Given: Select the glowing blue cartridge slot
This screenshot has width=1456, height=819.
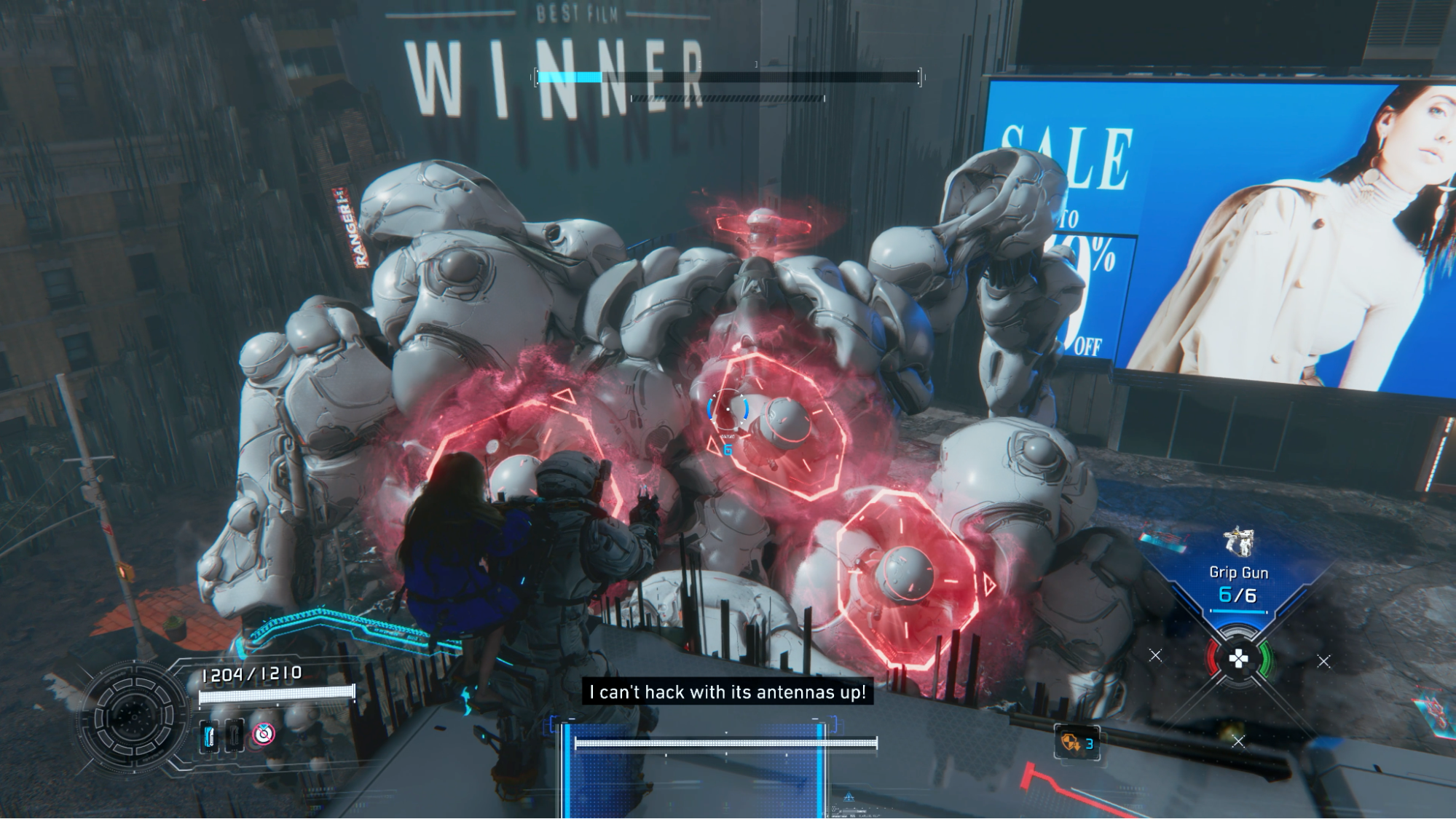Looking at the screenshot, I should [x=209, y=736].
